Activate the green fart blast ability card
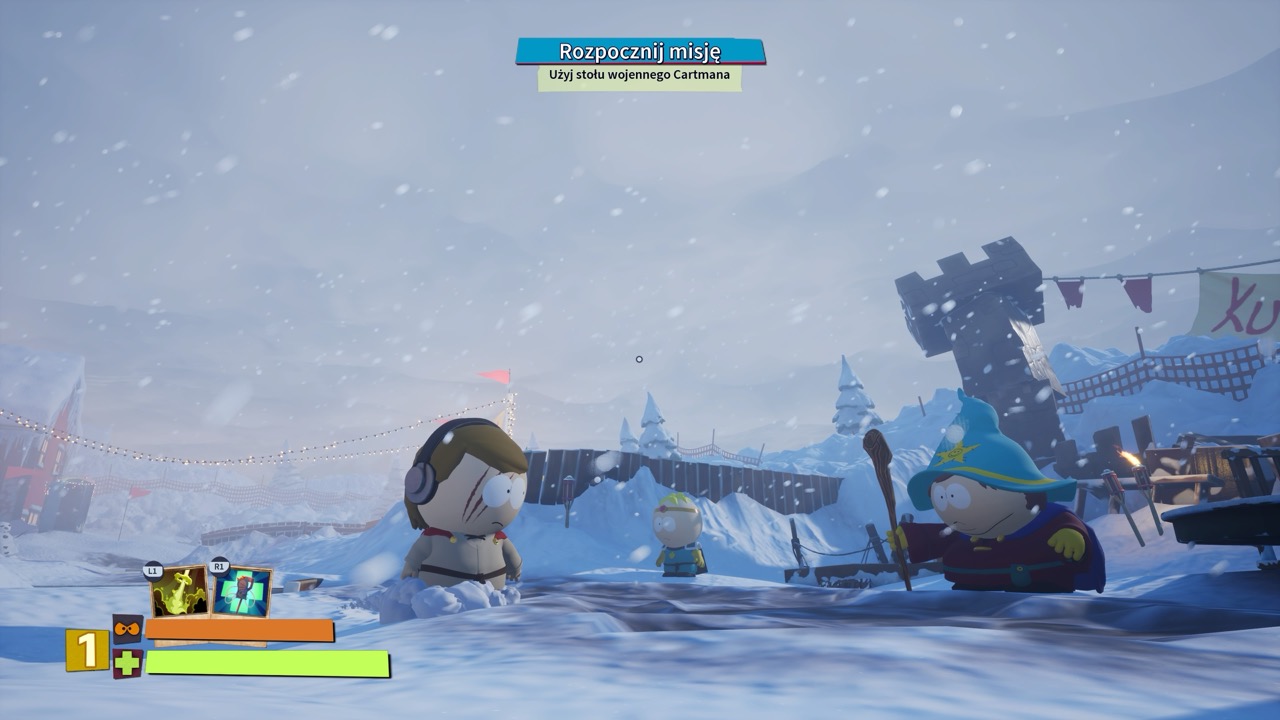Screen dimensions: 1280x720 click(x=180, y=592)
